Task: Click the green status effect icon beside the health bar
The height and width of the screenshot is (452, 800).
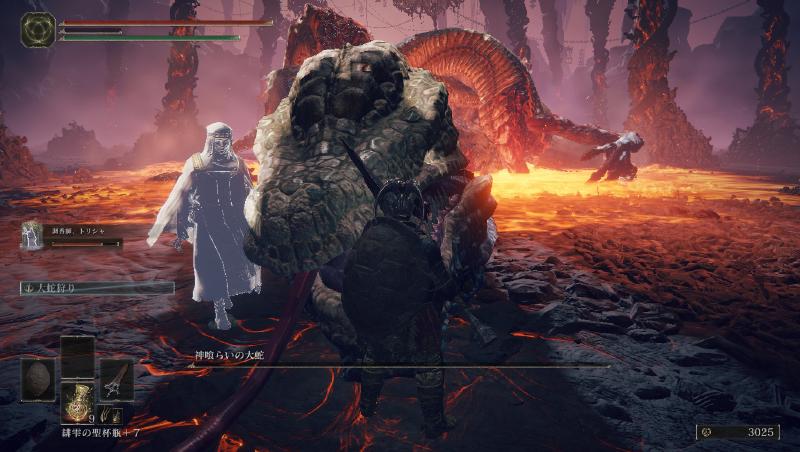Action: 37,29
